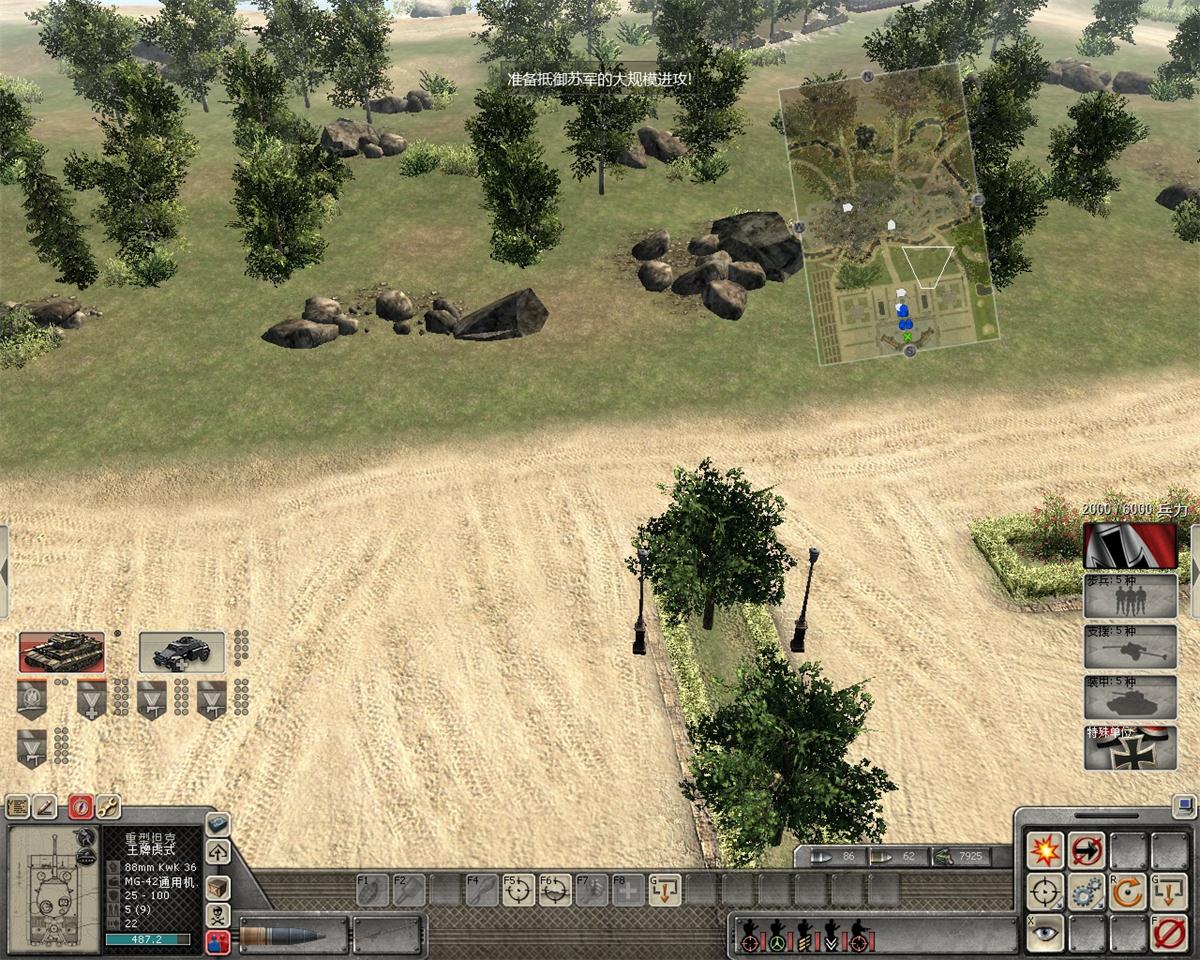
Task: Click the tactical minimap
Action: coord(888,215)
